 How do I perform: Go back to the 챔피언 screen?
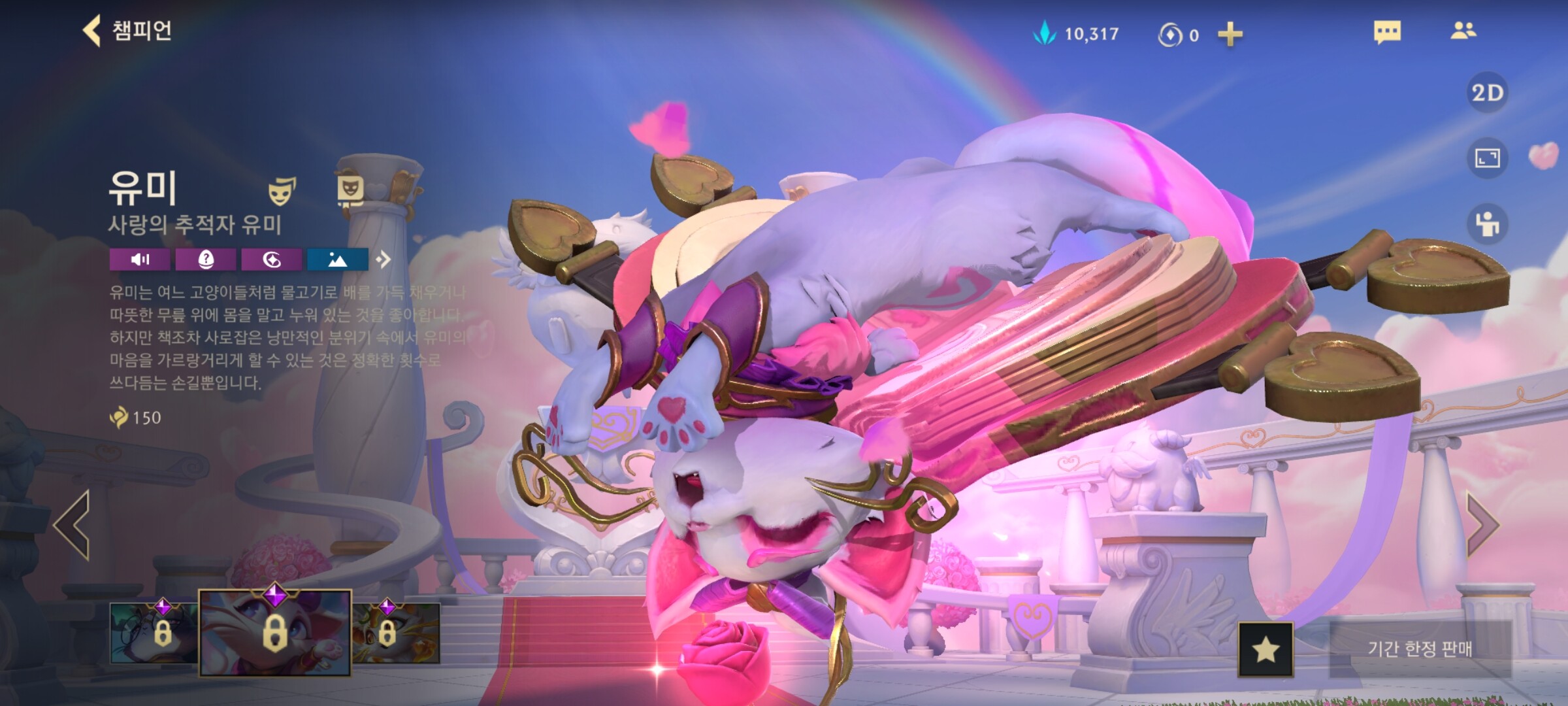pos(127,31)
